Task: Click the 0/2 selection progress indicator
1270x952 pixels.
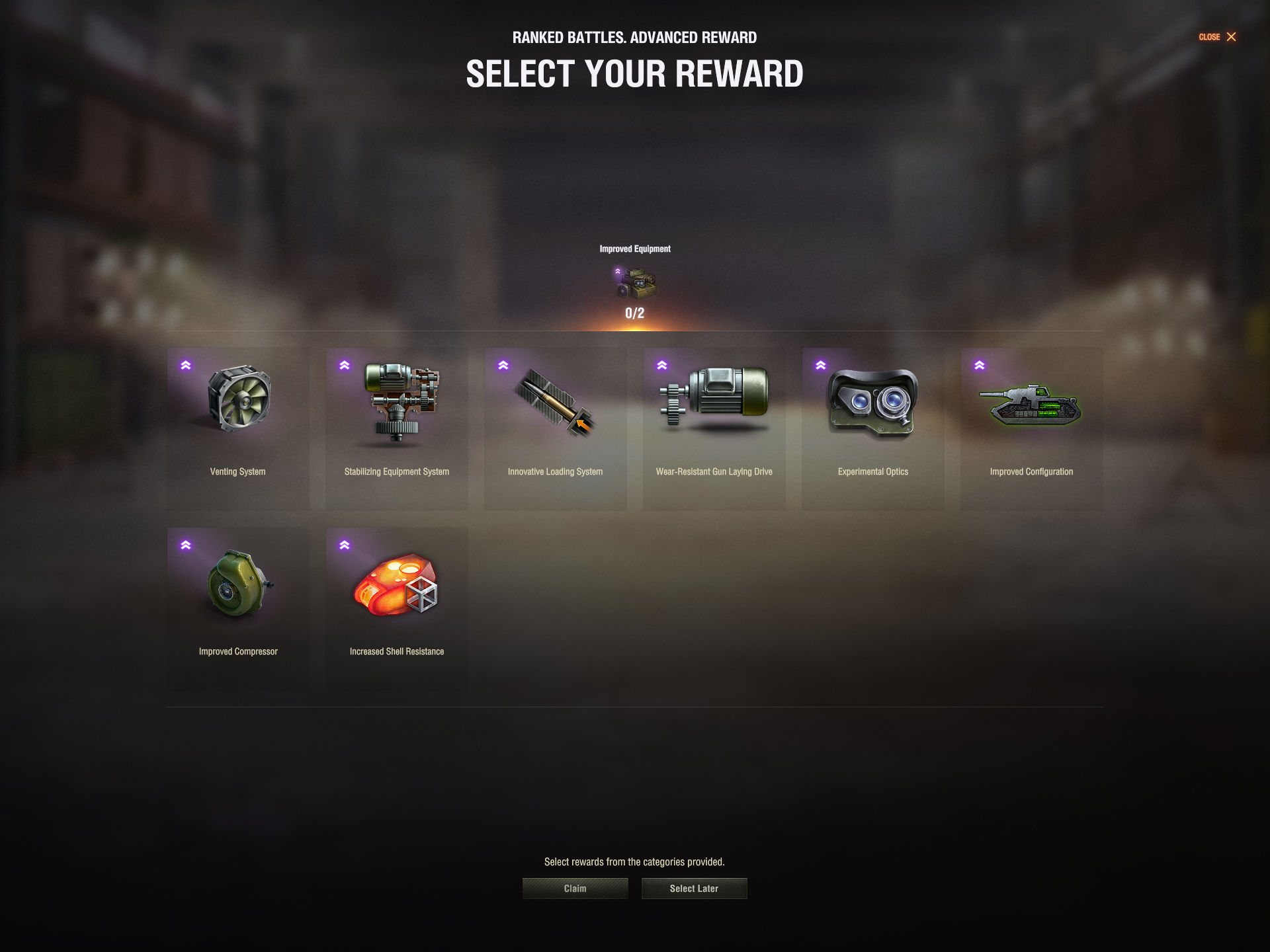Action: (634, 314)
